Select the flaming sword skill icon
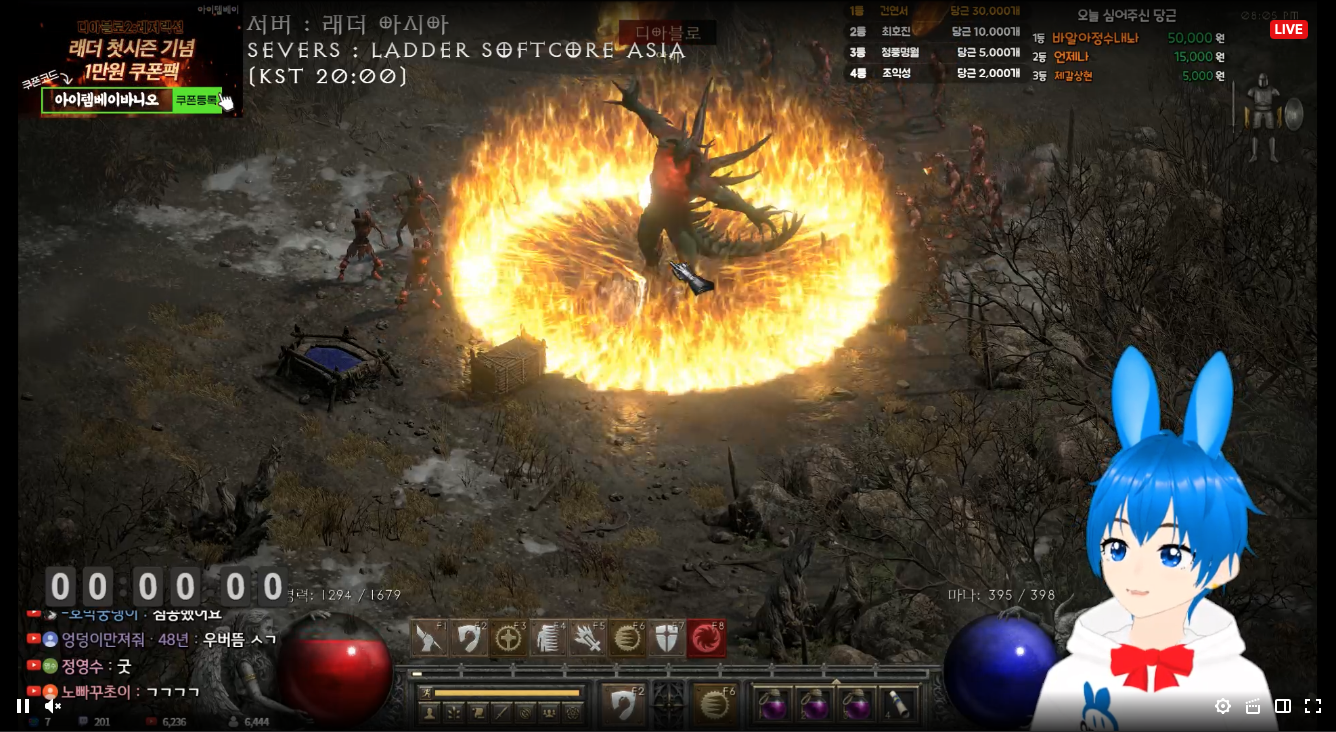Screen dimensions: 1336x732 point(588,638)
